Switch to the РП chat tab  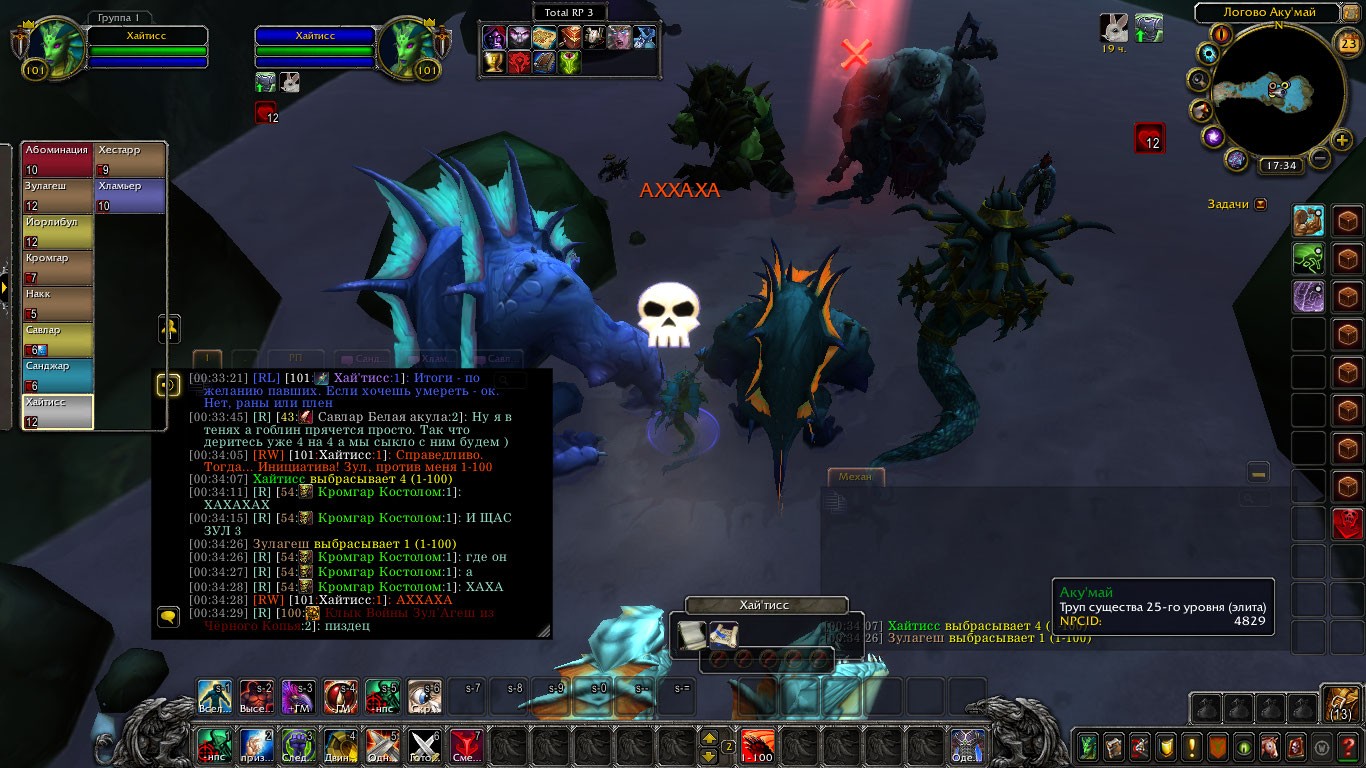pyautogui.click(x=295, y=358)
